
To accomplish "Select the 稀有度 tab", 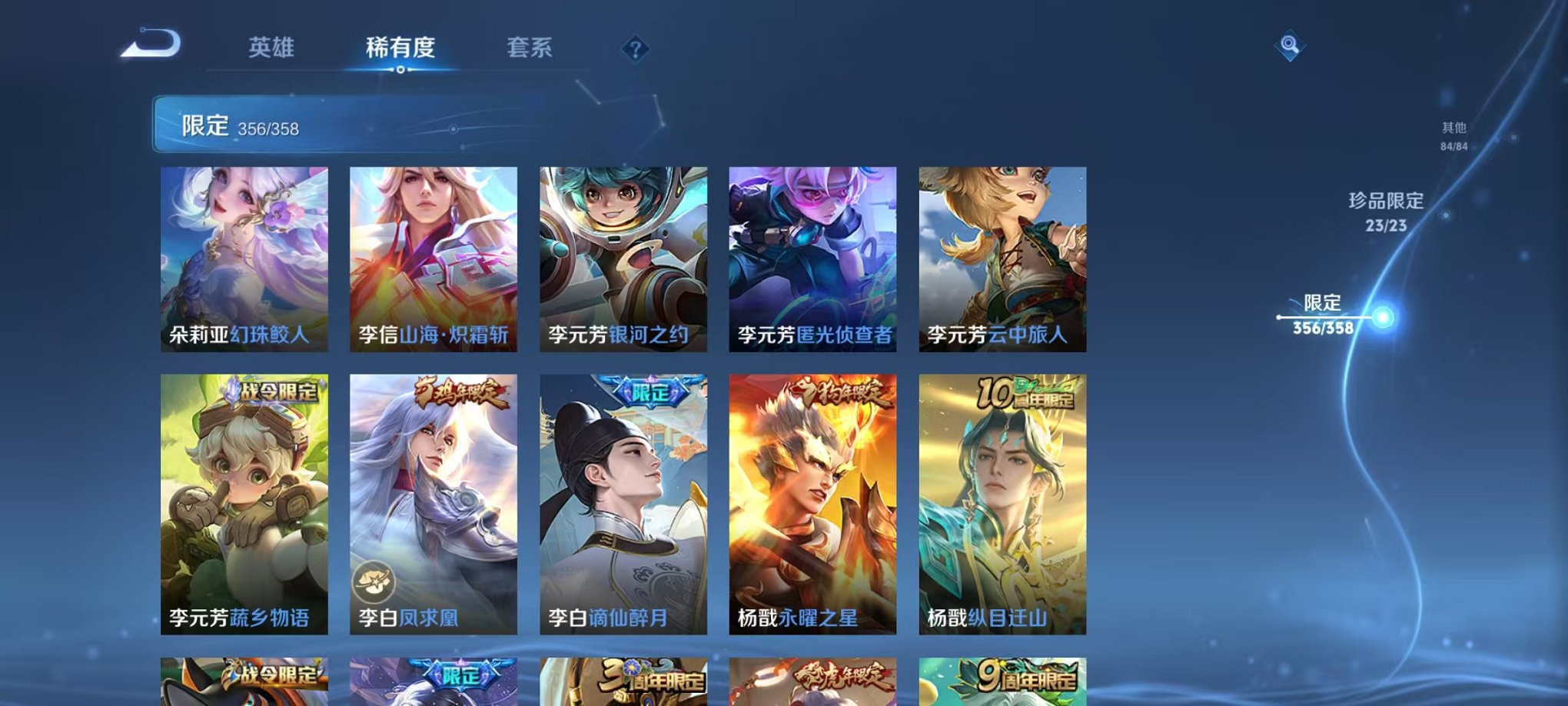I will coord(402,46).
